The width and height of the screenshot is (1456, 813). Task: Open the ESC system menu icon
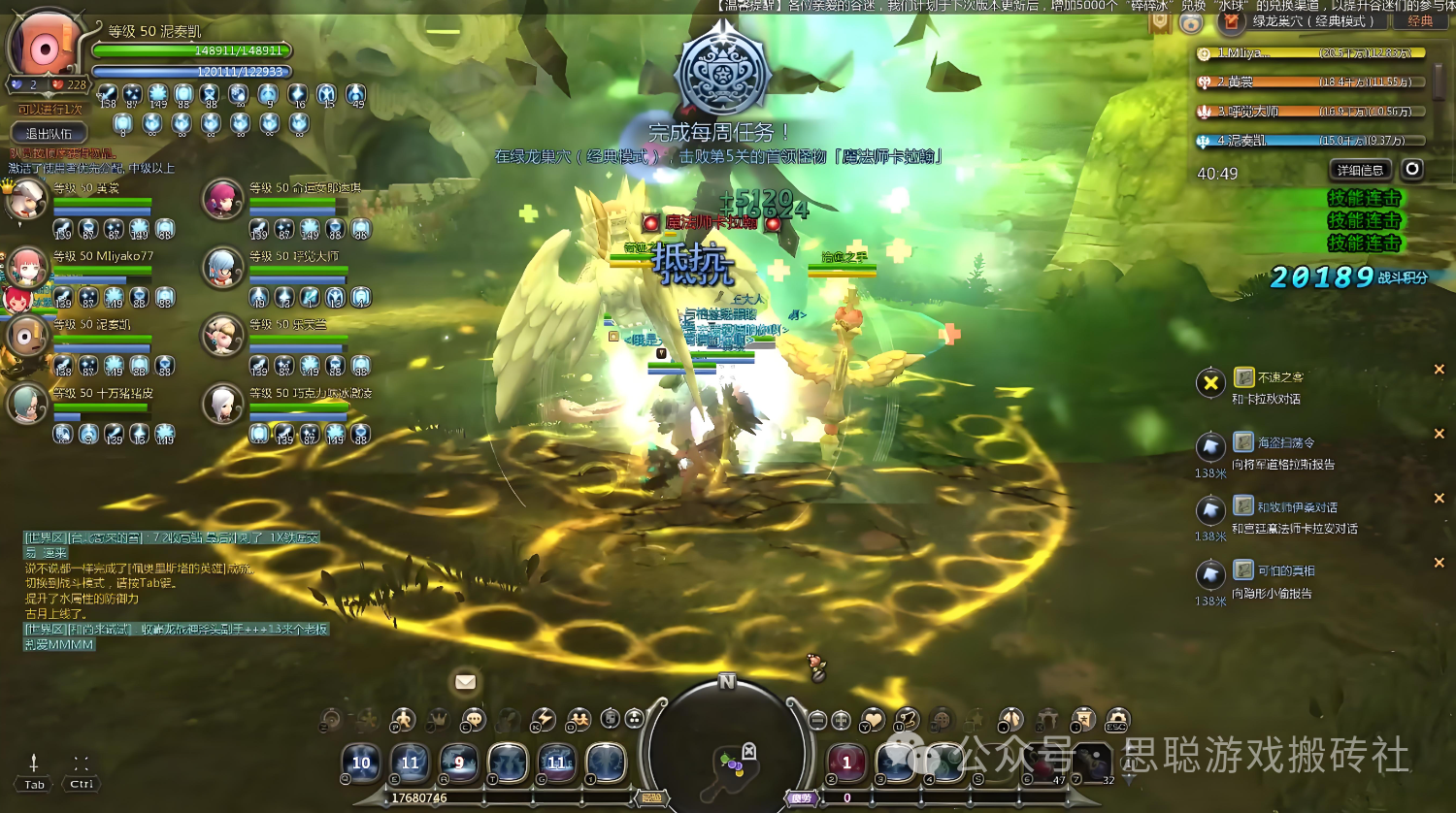1117,721
